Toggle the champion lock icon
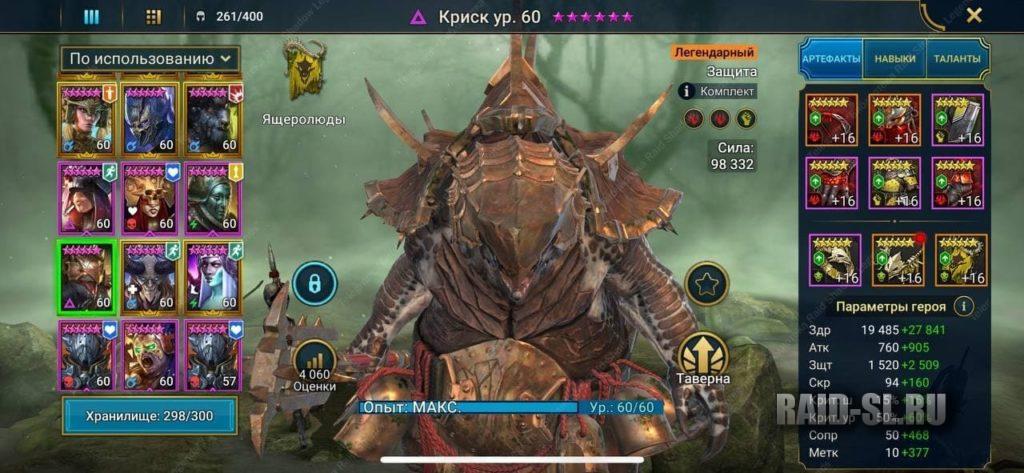This screenshot has height=473, width=1024. click(x=313, y=283)
